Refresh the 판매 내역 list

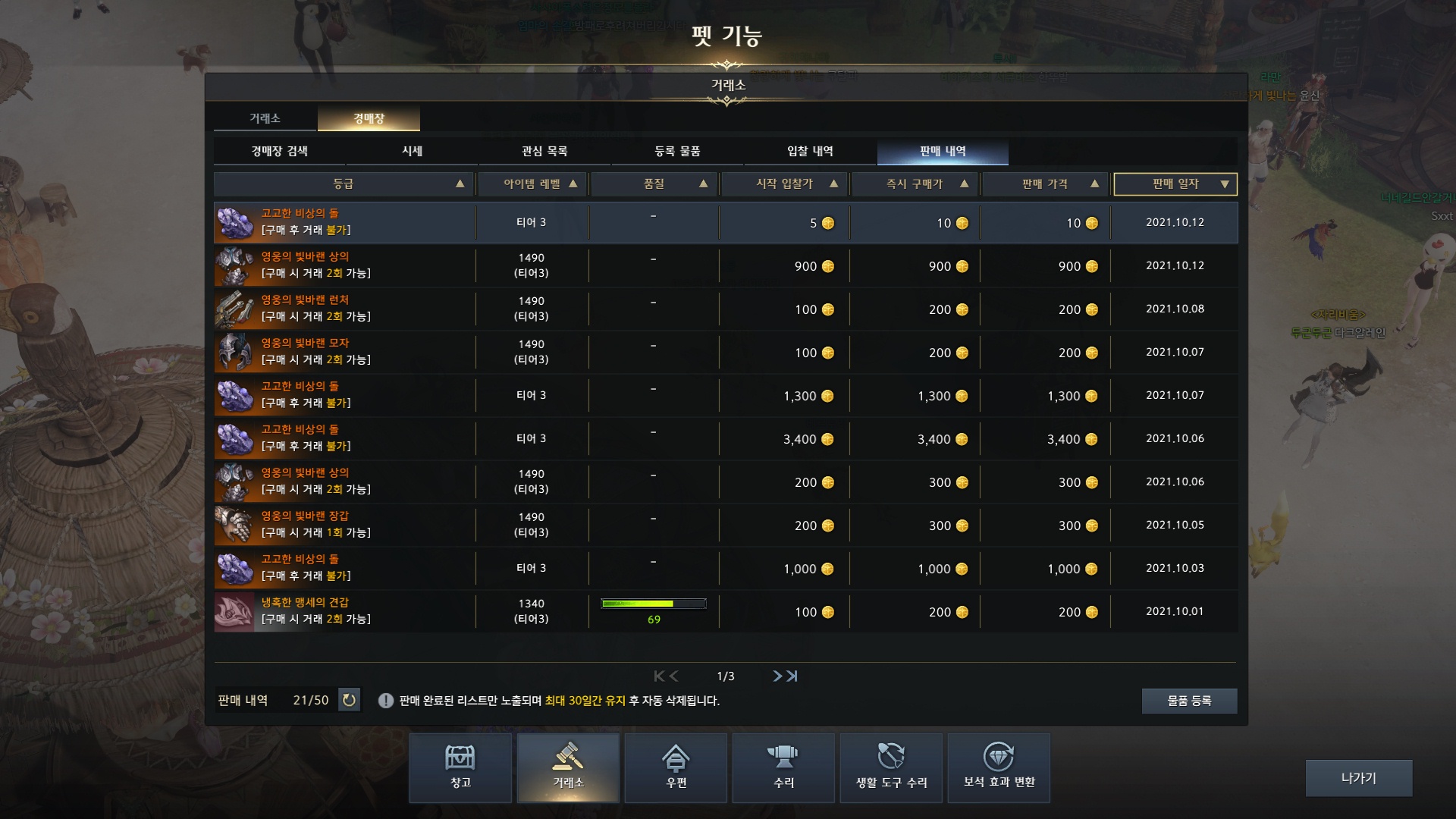click(x=349, y=700)
